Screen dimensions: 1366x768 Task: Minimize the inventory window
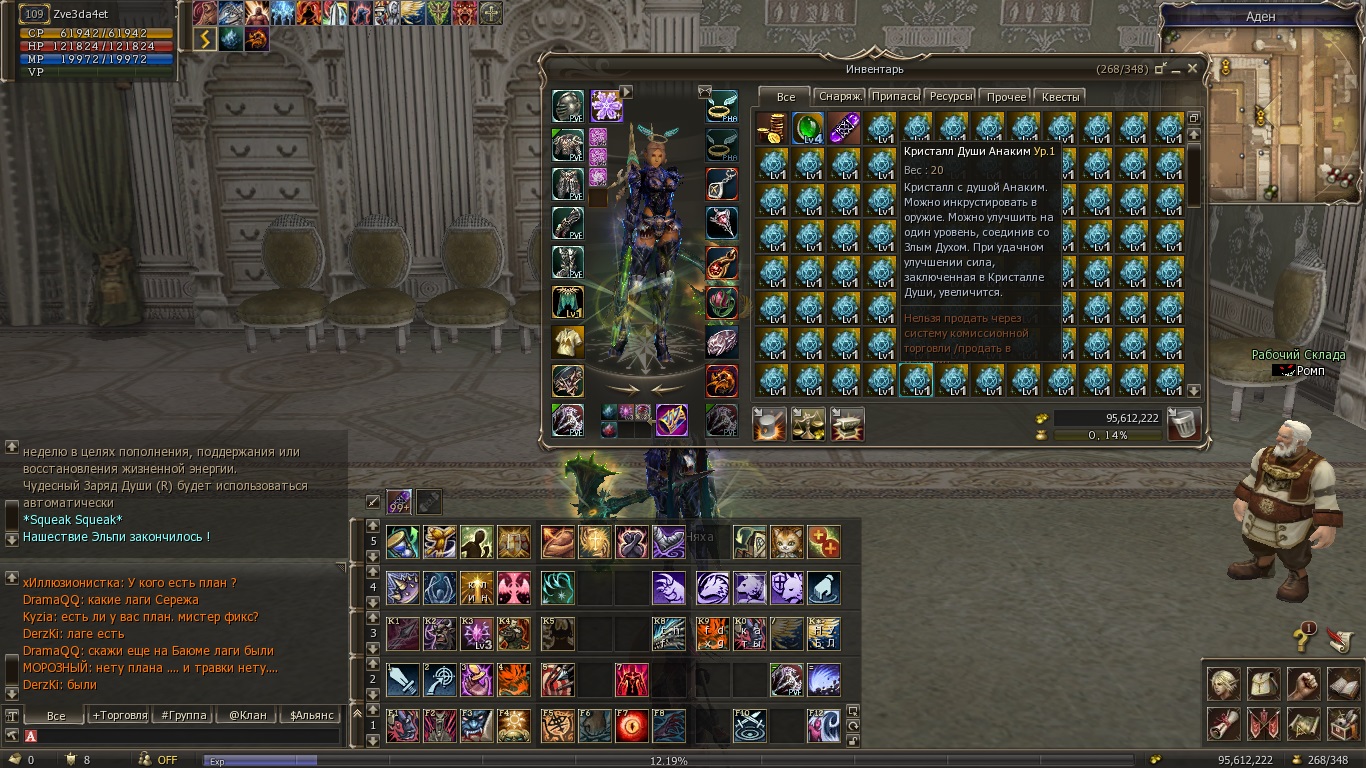(1176, 69)
